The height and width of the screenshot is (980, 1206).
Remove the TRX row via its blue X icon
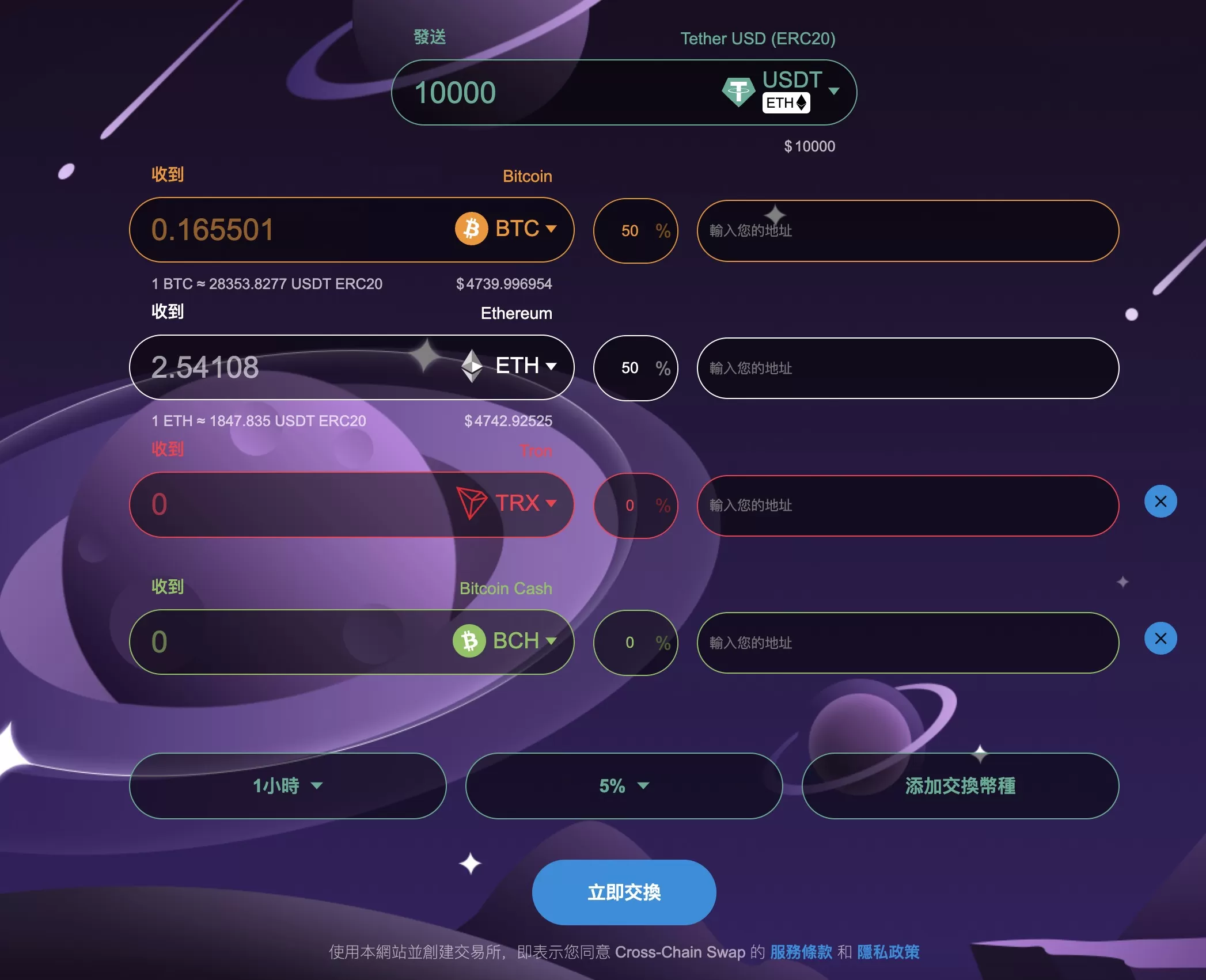click(x=1160, y=502)
